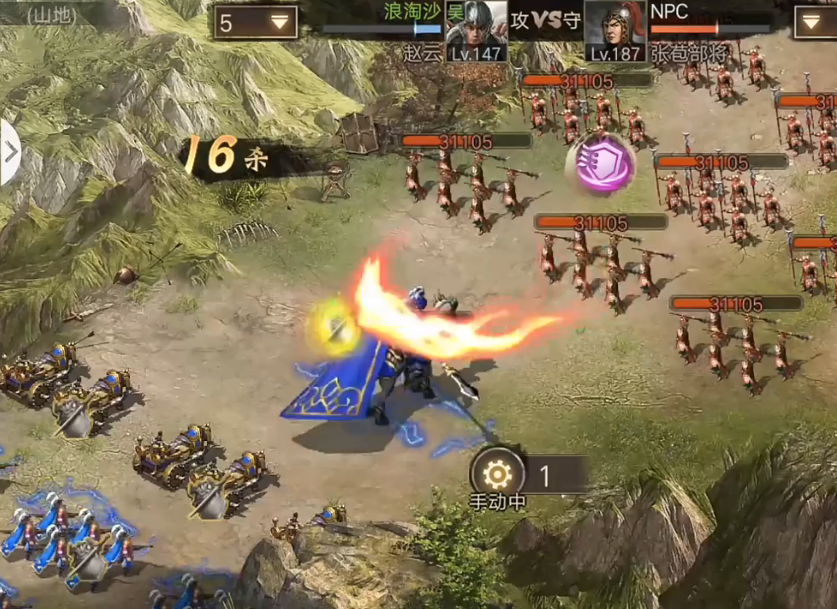
Task: Open the dropdown showing number 5
Action: 255,22
